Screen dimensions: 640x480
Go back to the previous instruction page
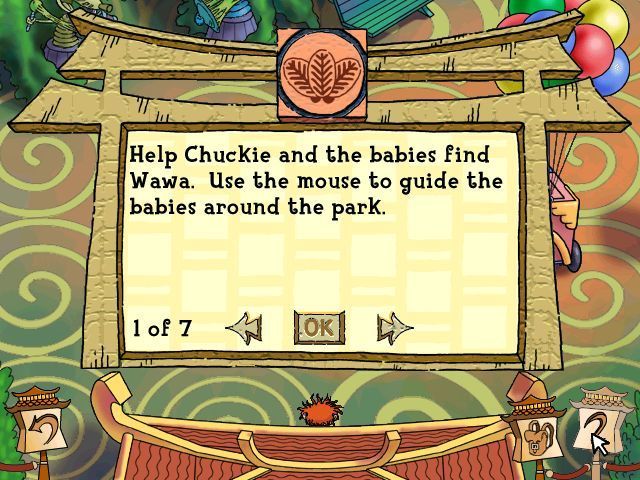tap(243, 327)
